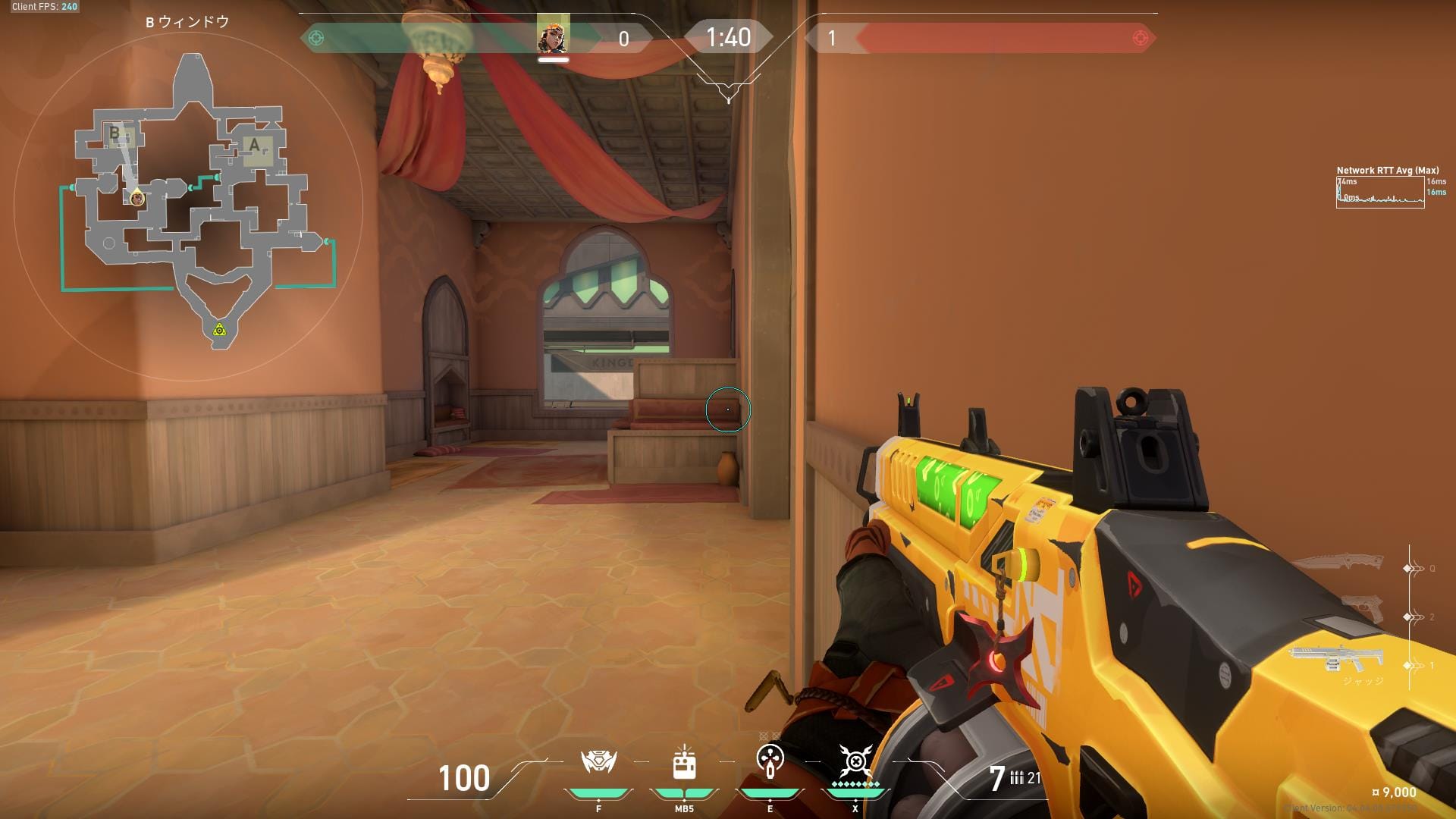The height and width of the screenshot is (819, 1456).
Task: Activate the Boom Bot ability icon
Action: pyautogui.click(x=598, y=761)
